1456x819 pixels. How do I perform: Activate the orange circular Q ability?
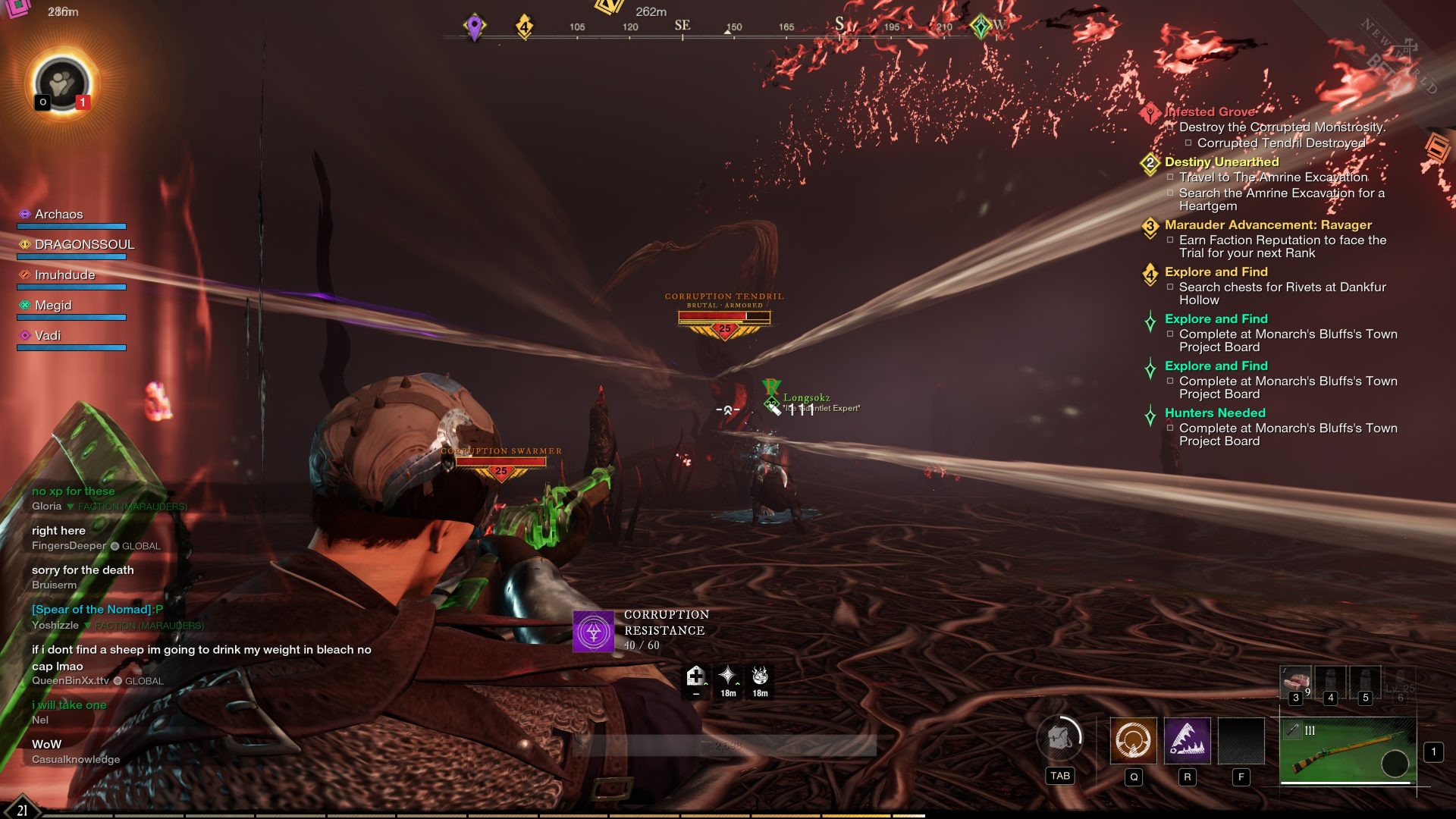1133,740
